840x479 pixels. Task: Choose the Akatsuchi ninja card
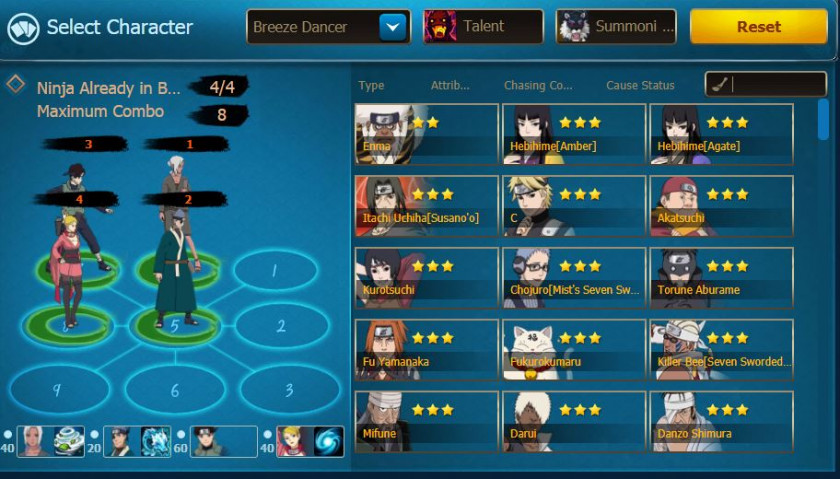tap(721, 206)
